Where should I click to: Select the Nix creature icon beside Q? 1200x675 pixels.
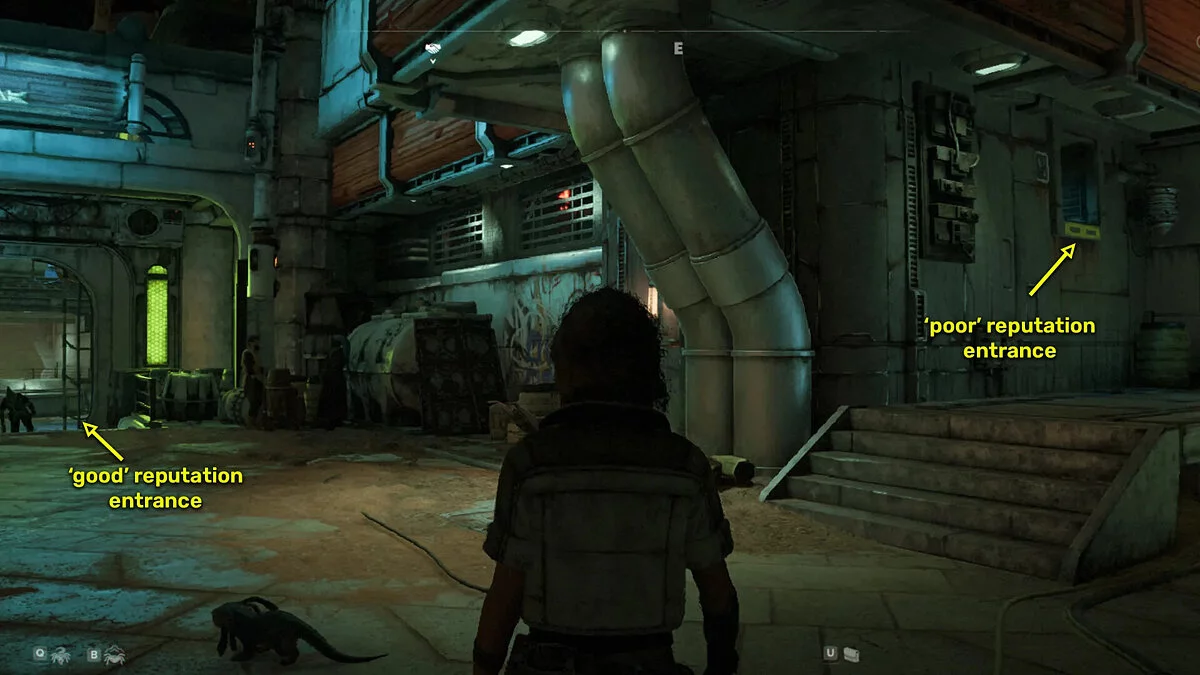tap(62, 654)
